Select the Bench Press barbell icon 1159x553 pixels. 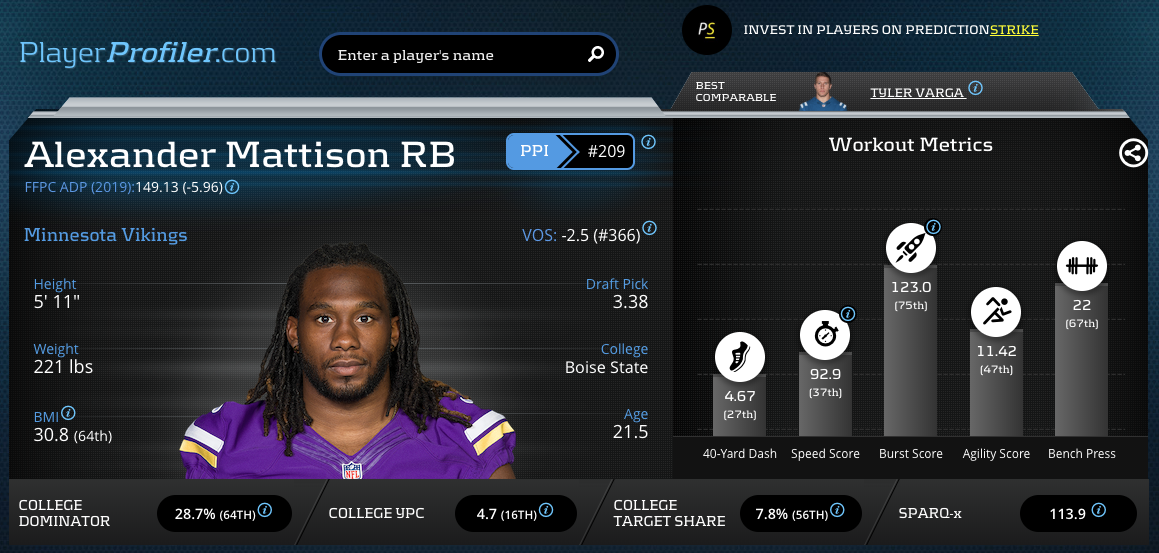coord(1082,266)
